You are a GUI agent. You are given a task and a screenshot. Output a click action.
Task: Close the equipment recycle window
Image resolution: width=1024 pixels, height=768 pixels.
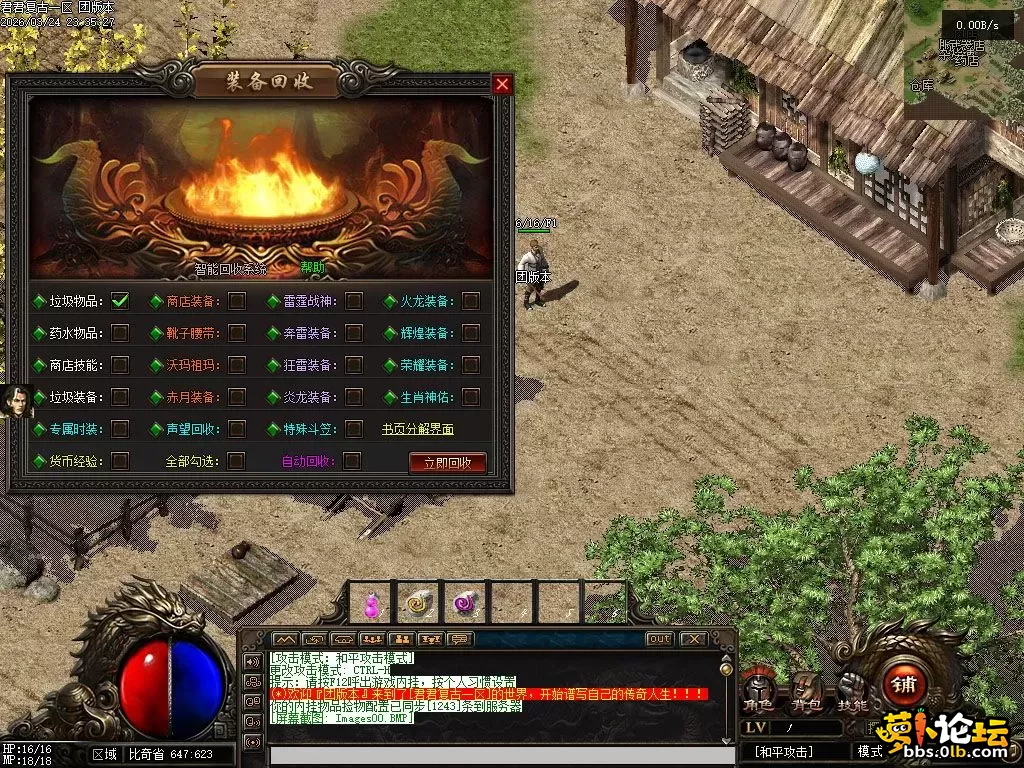click(502, 85)
